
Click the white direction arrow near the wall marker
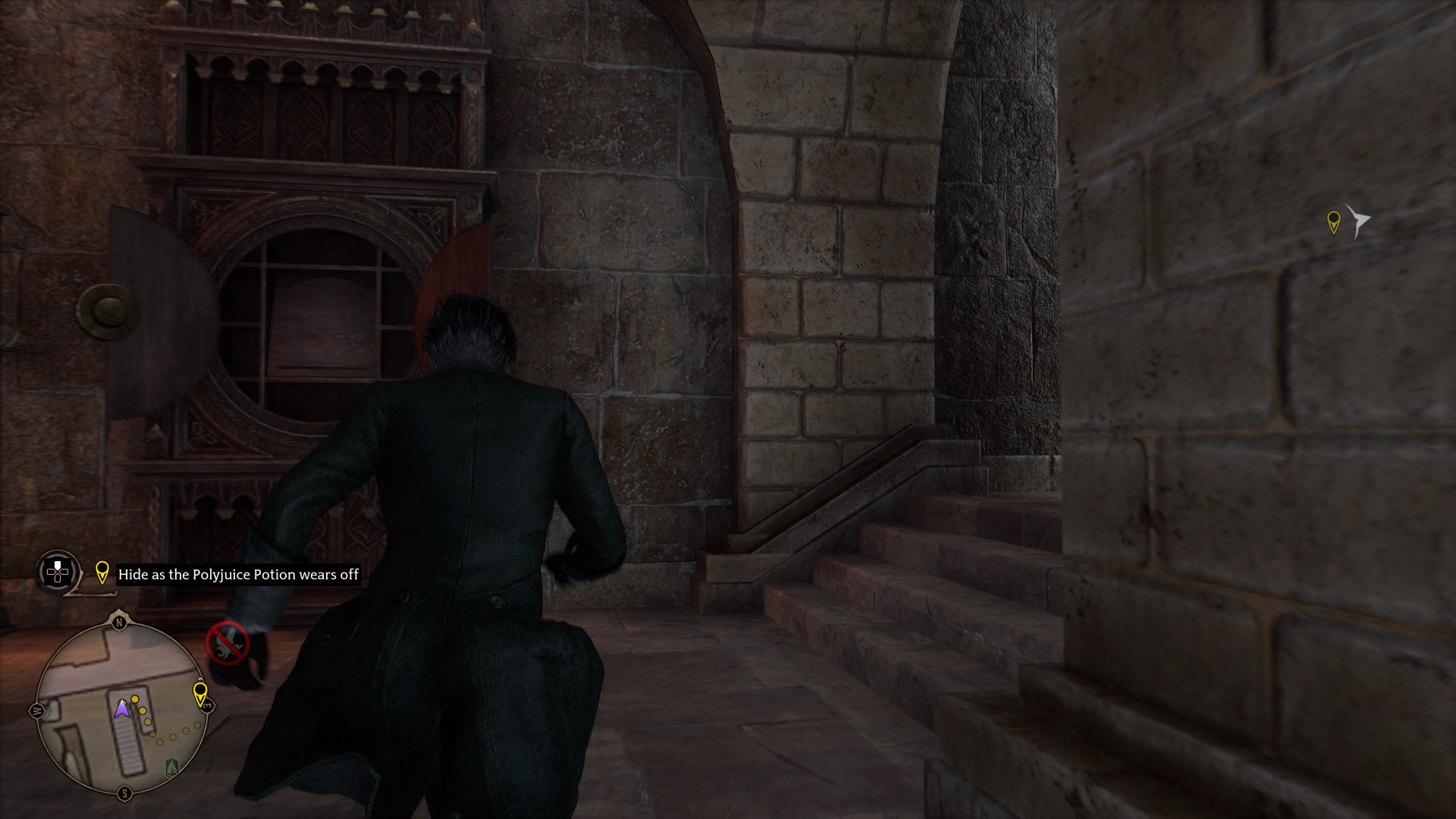coord(1357,220)
